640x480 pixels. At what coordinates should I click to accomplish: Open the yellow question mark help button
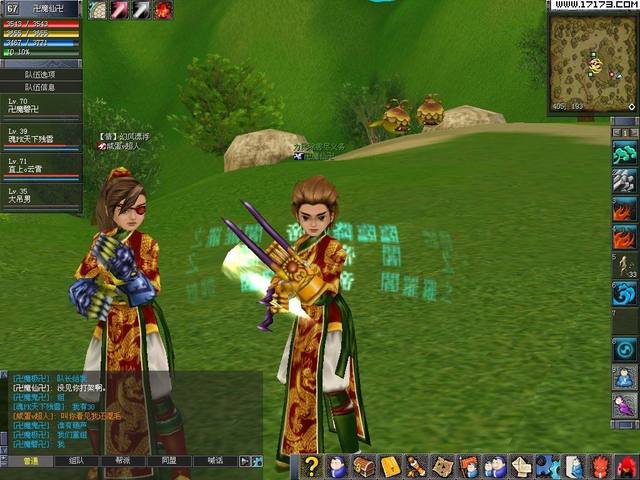[x=312, y=466]
